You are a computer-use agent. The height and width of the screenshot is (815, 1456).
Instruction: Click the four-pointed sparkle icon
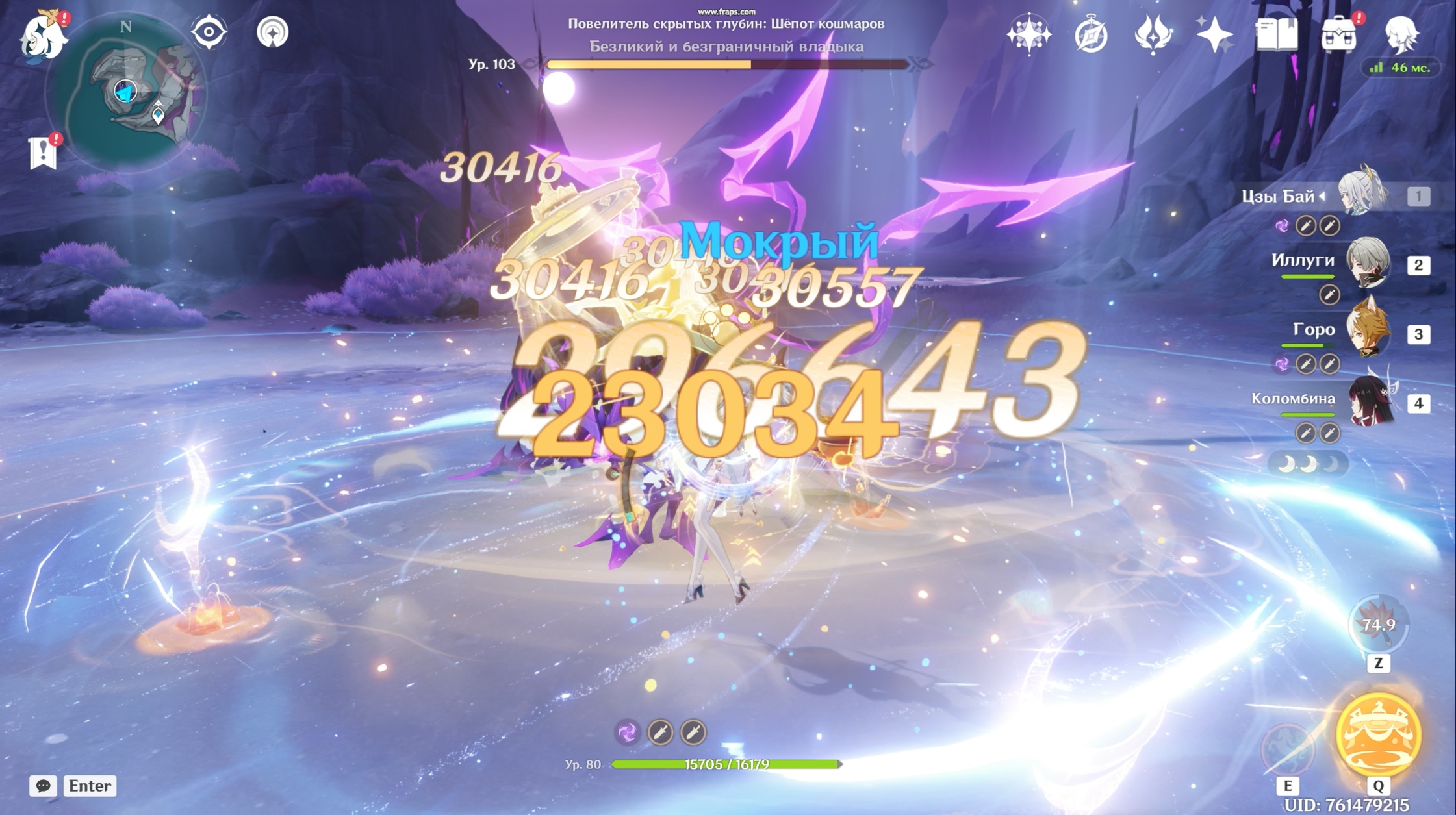pos(1214,34)
